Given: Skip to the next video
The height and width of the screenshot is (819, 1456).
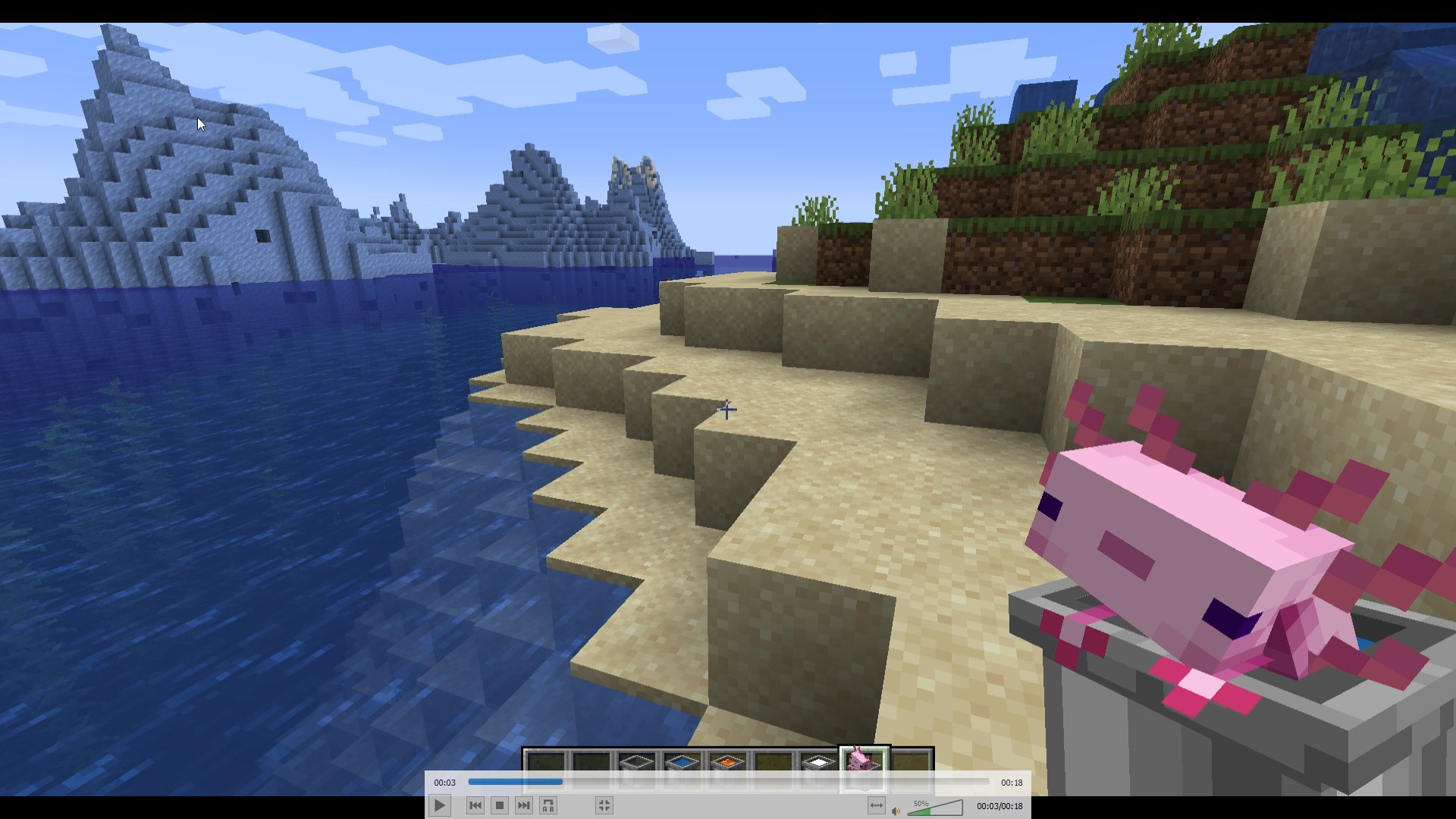Looking at the screenshot, I should tap(524, 805).
